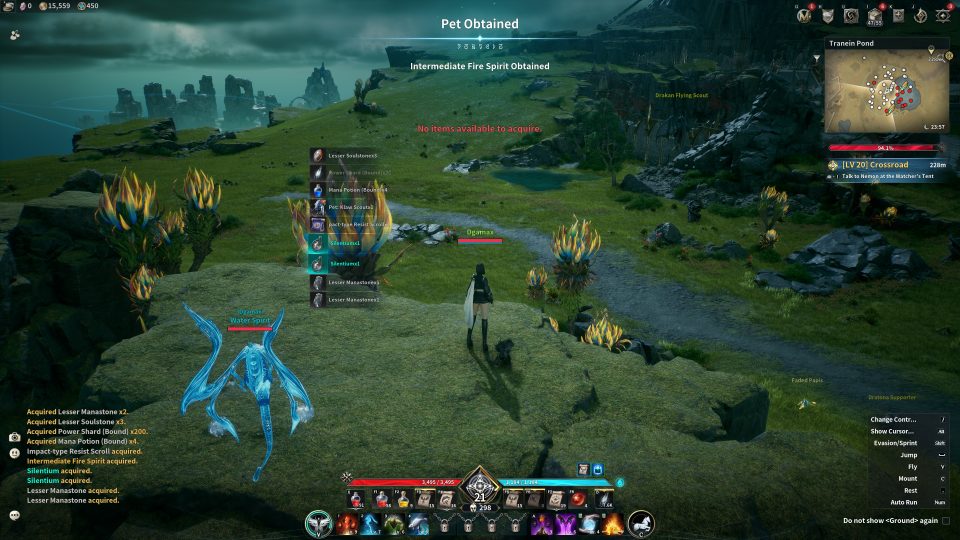
Task: Open the shield emblem icon in top bar
Action: (828, 15)
